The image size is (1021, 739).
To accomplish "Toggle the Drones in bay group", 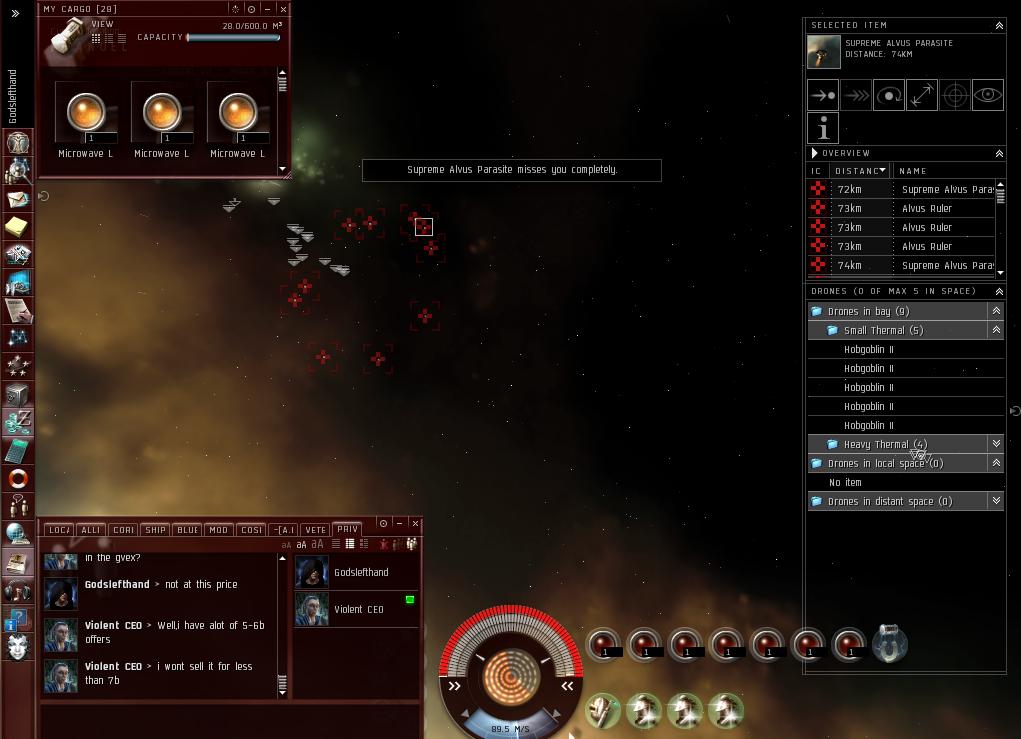I will [x=996, y=311].
